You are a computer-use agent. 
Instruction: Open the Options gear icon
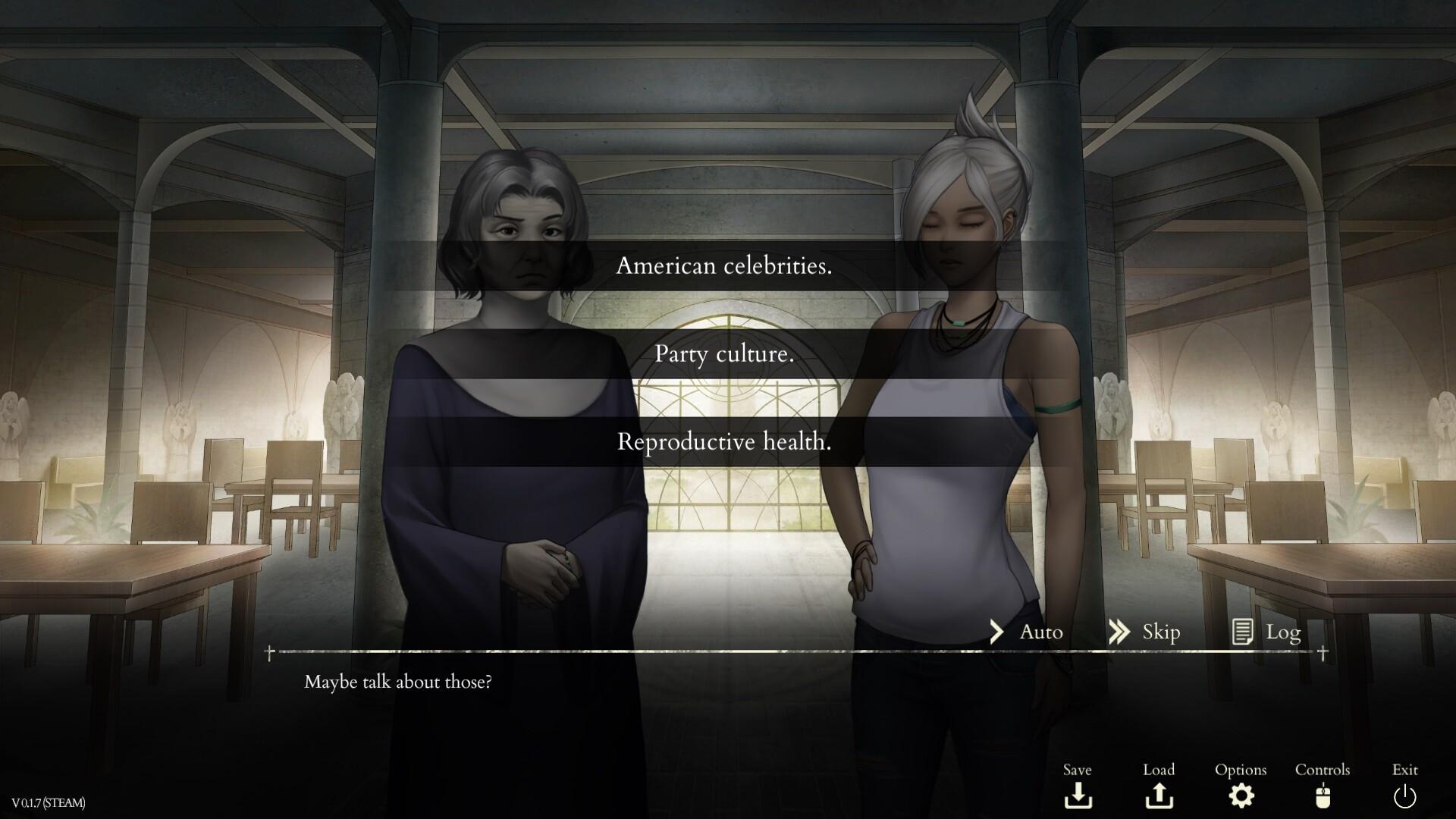1241,796
